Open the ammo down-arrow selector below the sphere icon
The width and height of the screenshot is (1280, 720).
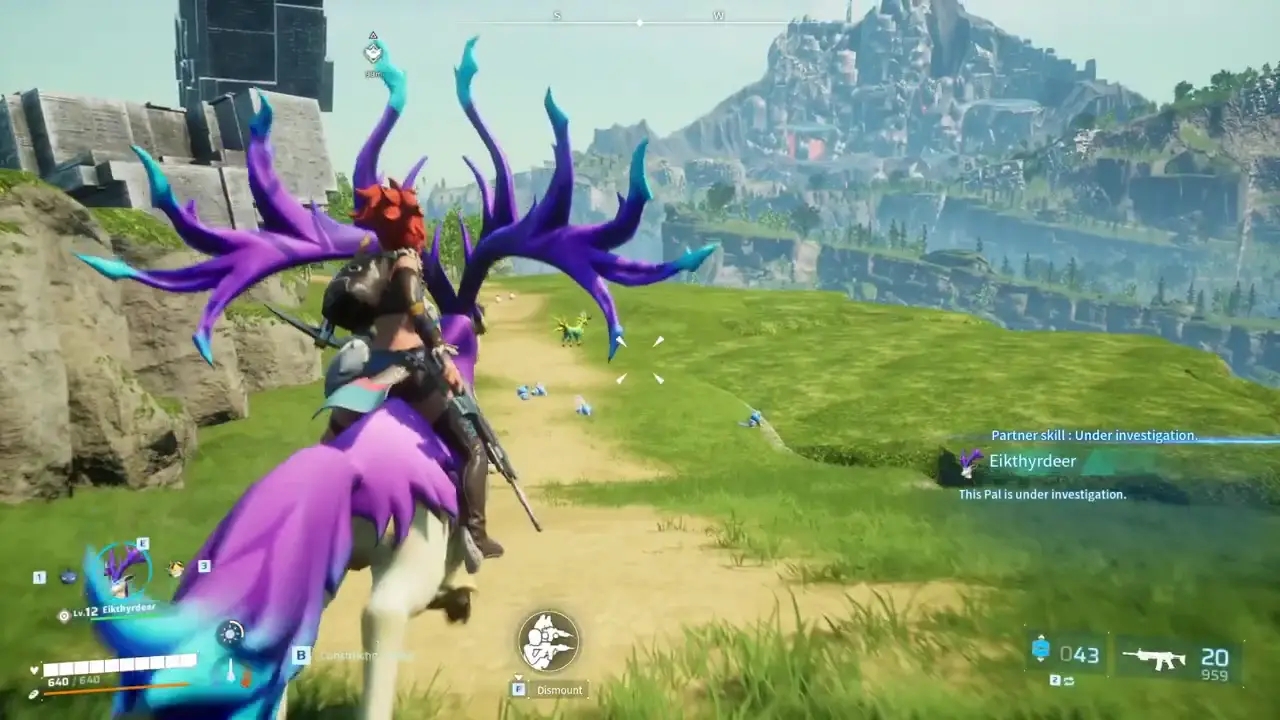(1042, 662)
